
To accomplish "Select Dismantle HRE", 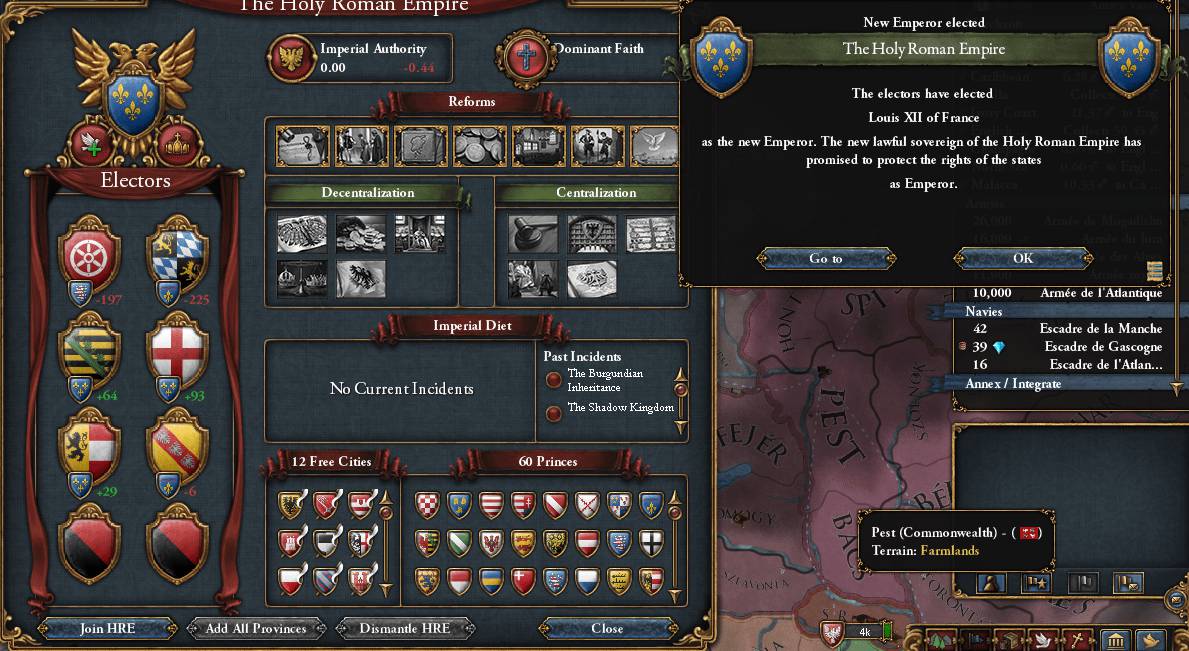I will (x=404, y=628).
